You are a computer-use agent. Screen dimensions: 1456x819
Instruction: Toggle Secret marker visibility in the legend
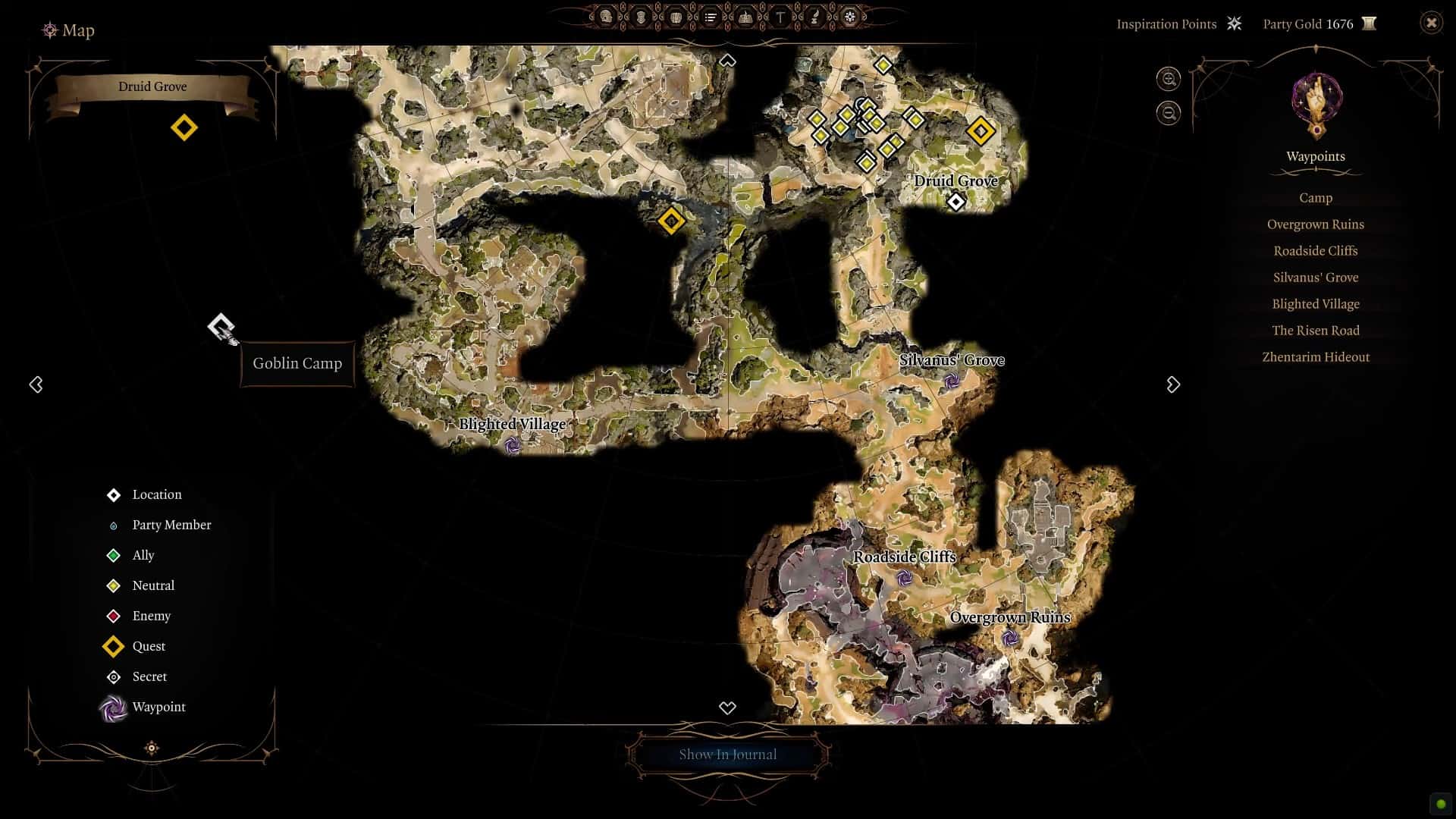(x=114, y=676)
